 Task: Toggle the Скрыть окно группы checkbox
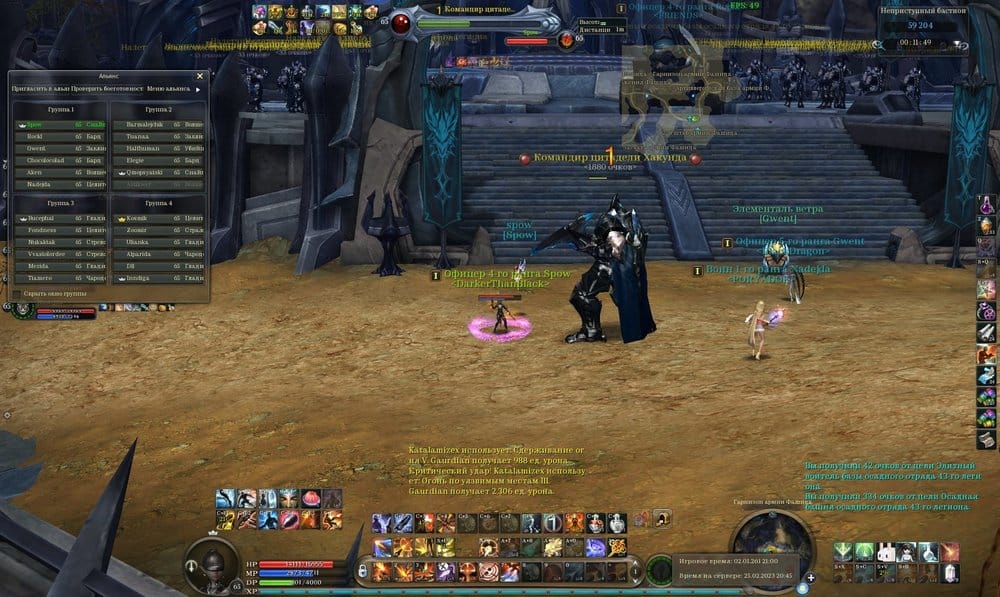(x=16, y=294)
